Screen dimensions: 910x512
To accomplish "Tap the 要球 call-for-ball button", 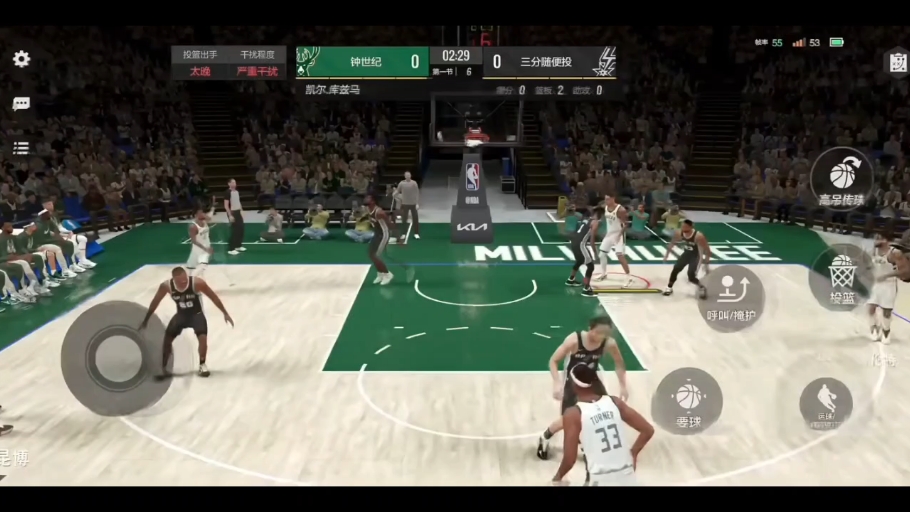I will coord(687,401).
